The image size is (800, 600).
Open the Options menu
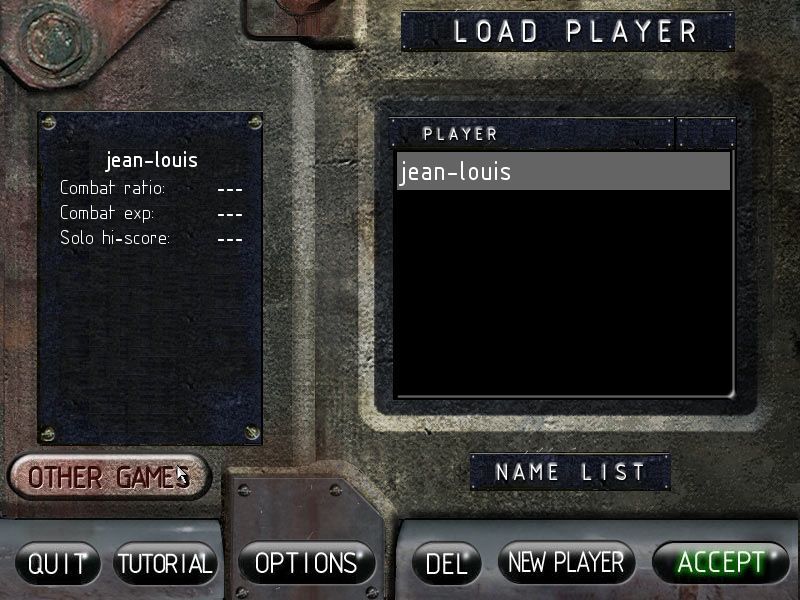click(306, 563)
